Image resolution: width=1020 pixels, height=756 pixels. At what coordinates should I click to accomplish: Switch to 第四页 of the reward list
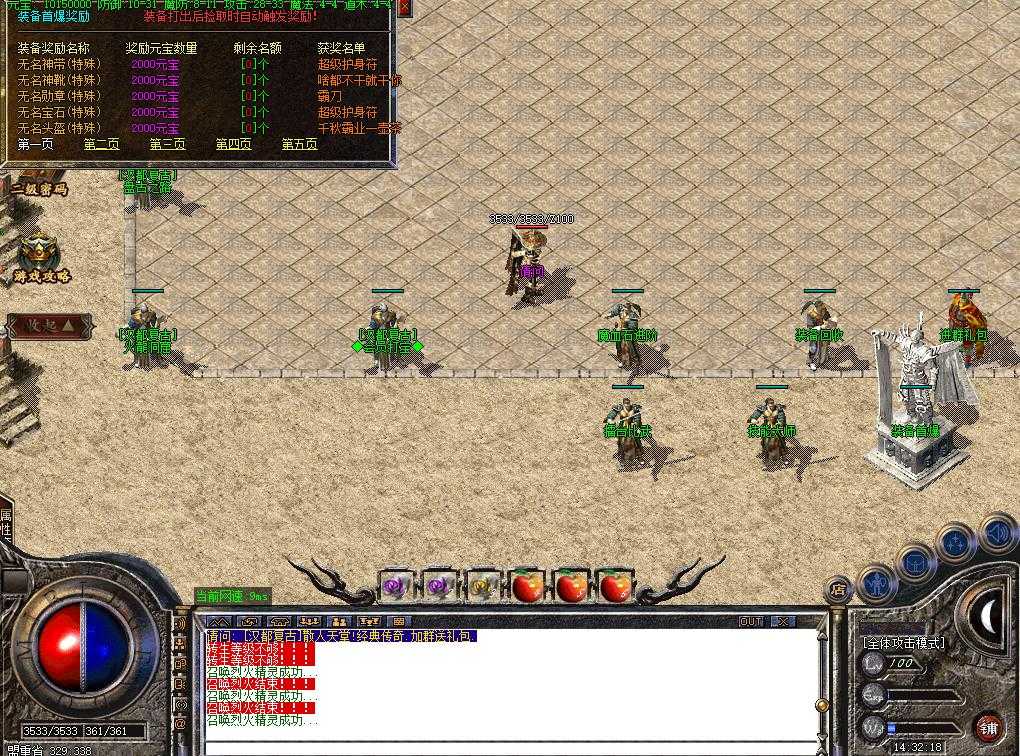233,144
